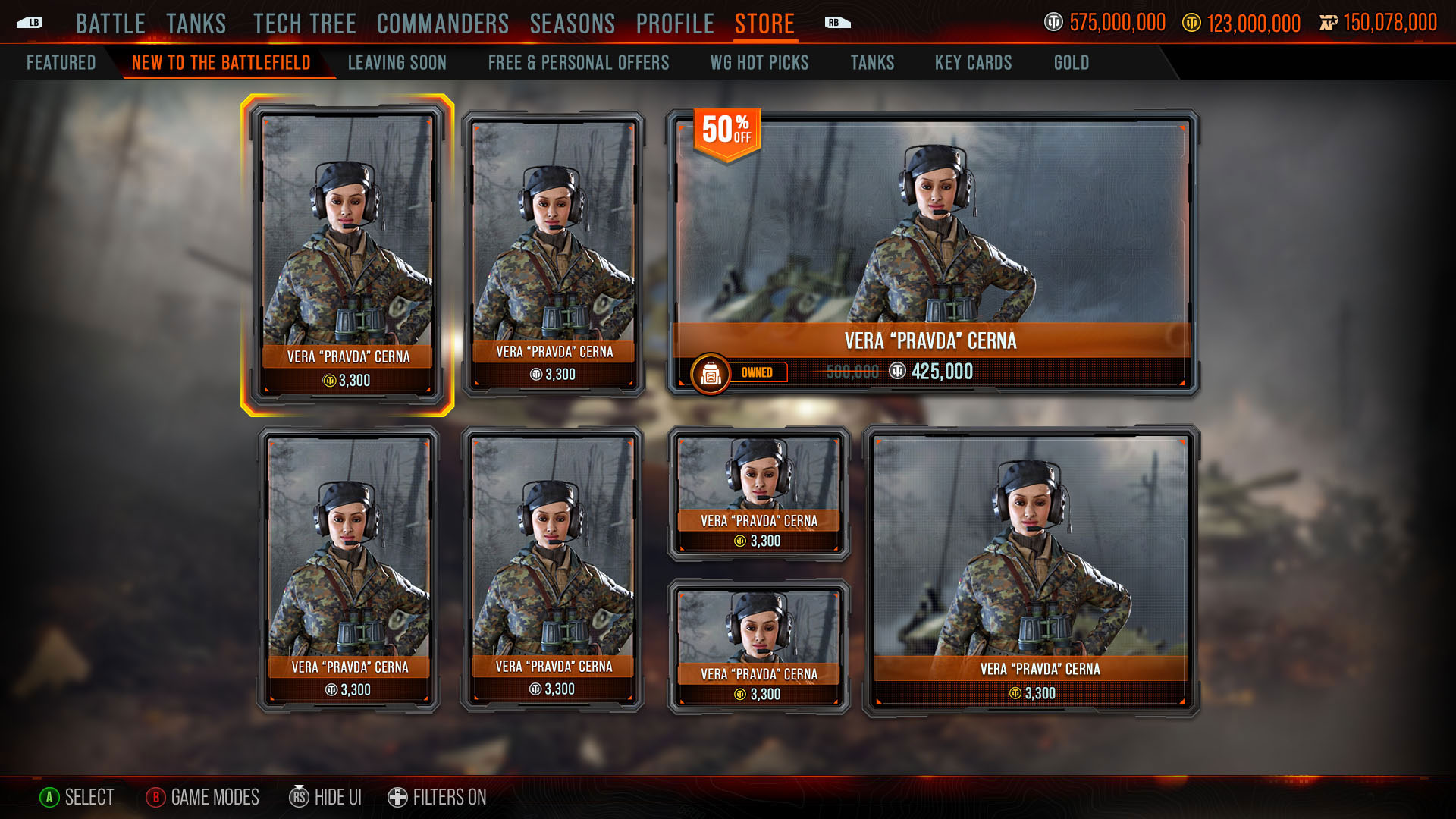
Task: Go to the Tanks menu
Action: [196, 24]
